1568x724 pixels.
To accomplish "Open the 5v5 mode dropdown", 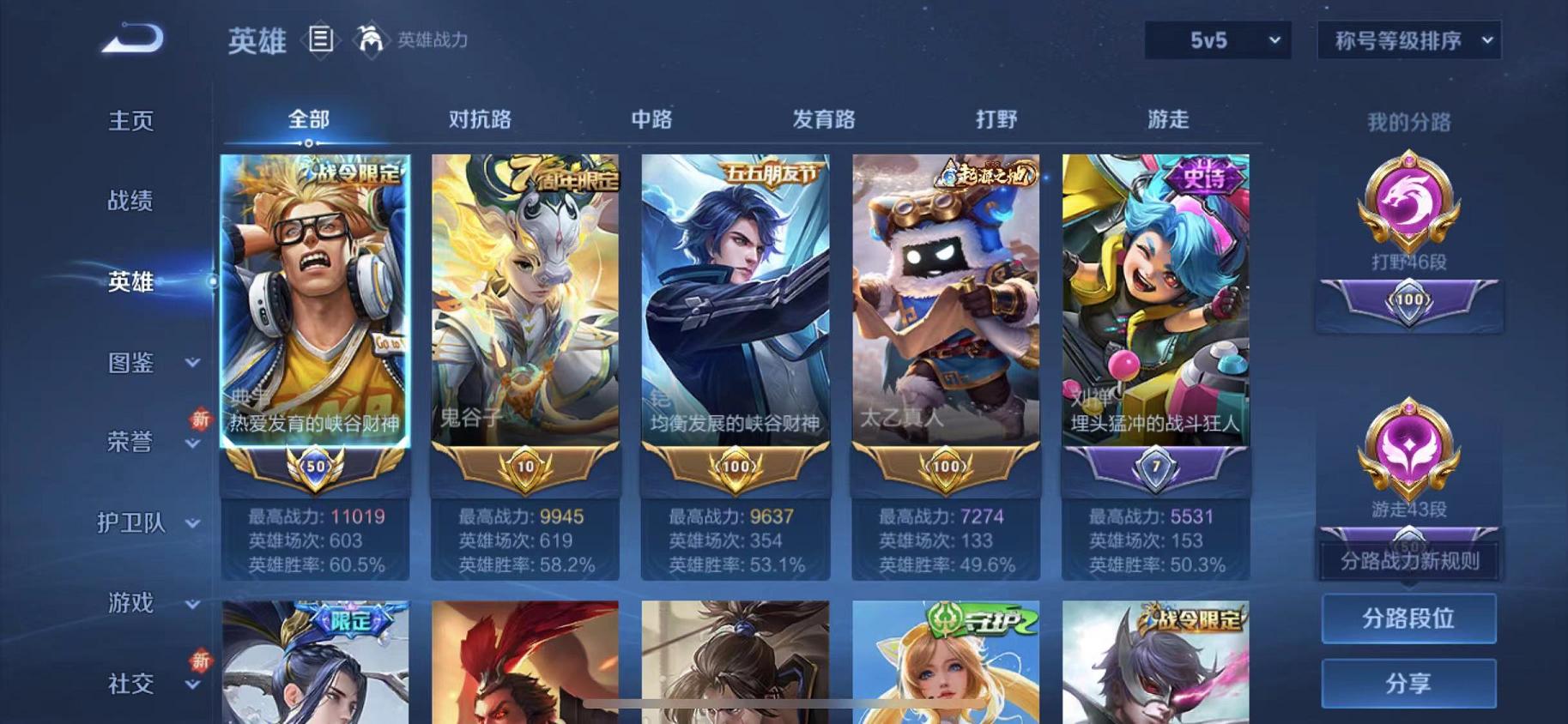I will tap(1215, 39).
